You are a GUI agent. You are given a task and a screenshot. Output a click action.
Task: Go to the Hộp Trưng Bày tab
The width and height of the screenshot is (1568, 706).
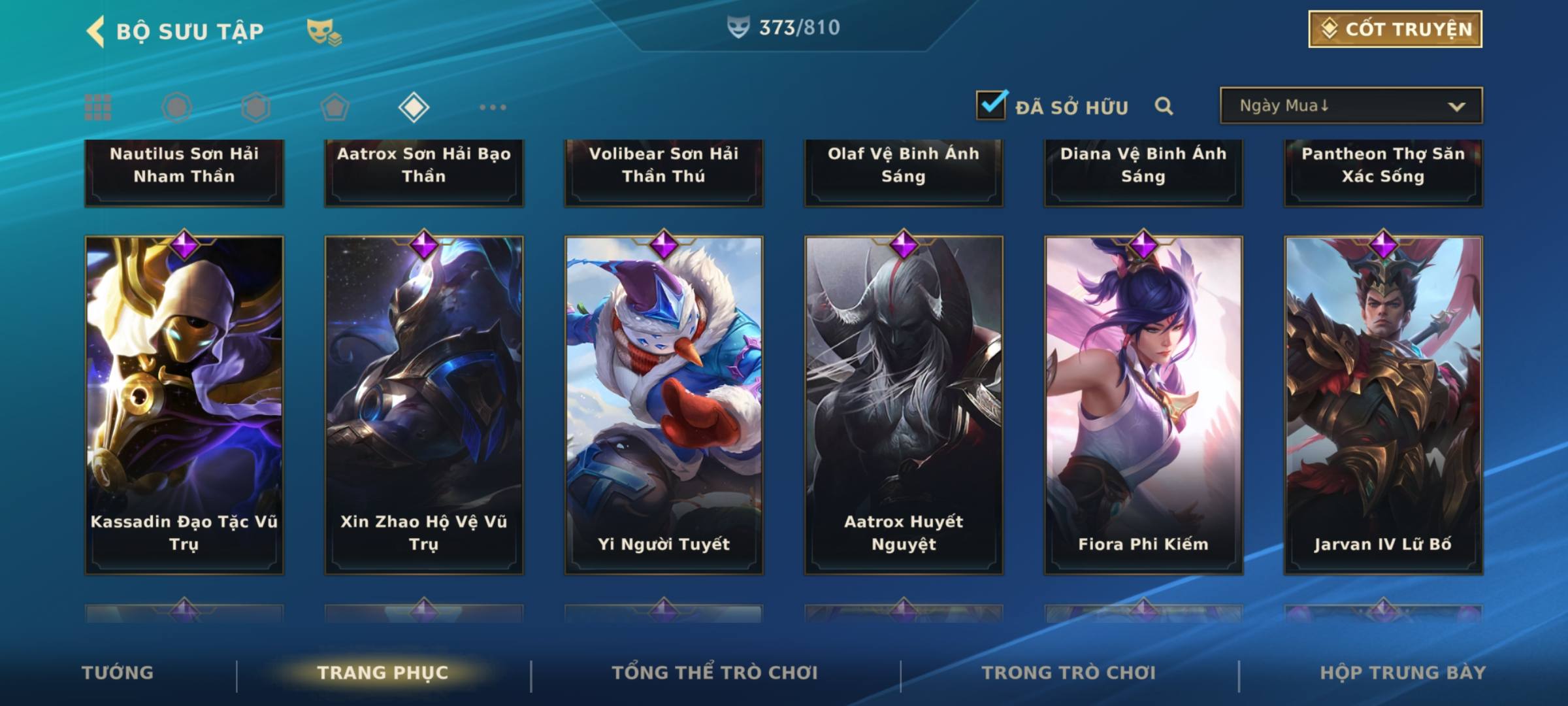pos(1403,673)
